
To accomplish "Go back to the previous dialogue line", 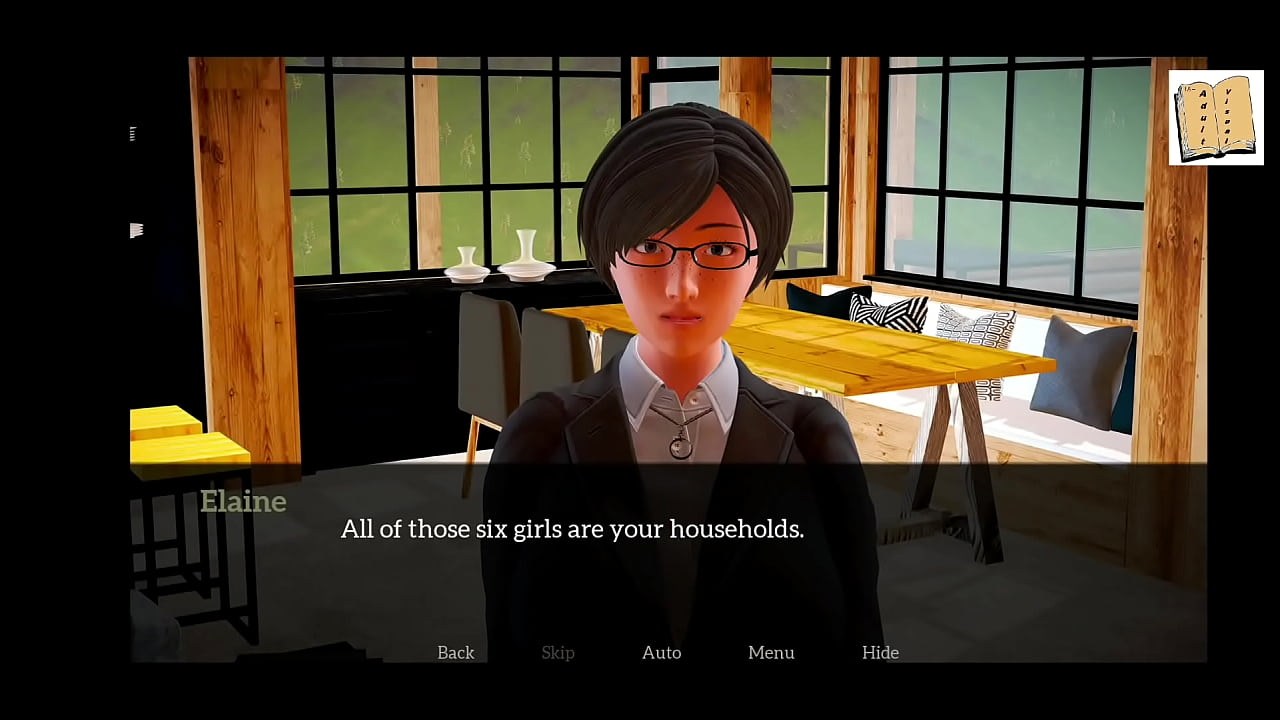I will [455, 652].
